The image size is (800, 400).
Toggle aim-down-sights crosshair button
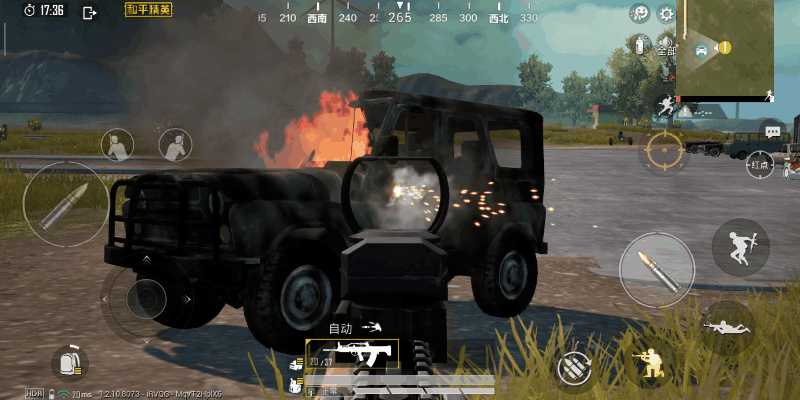663,152
